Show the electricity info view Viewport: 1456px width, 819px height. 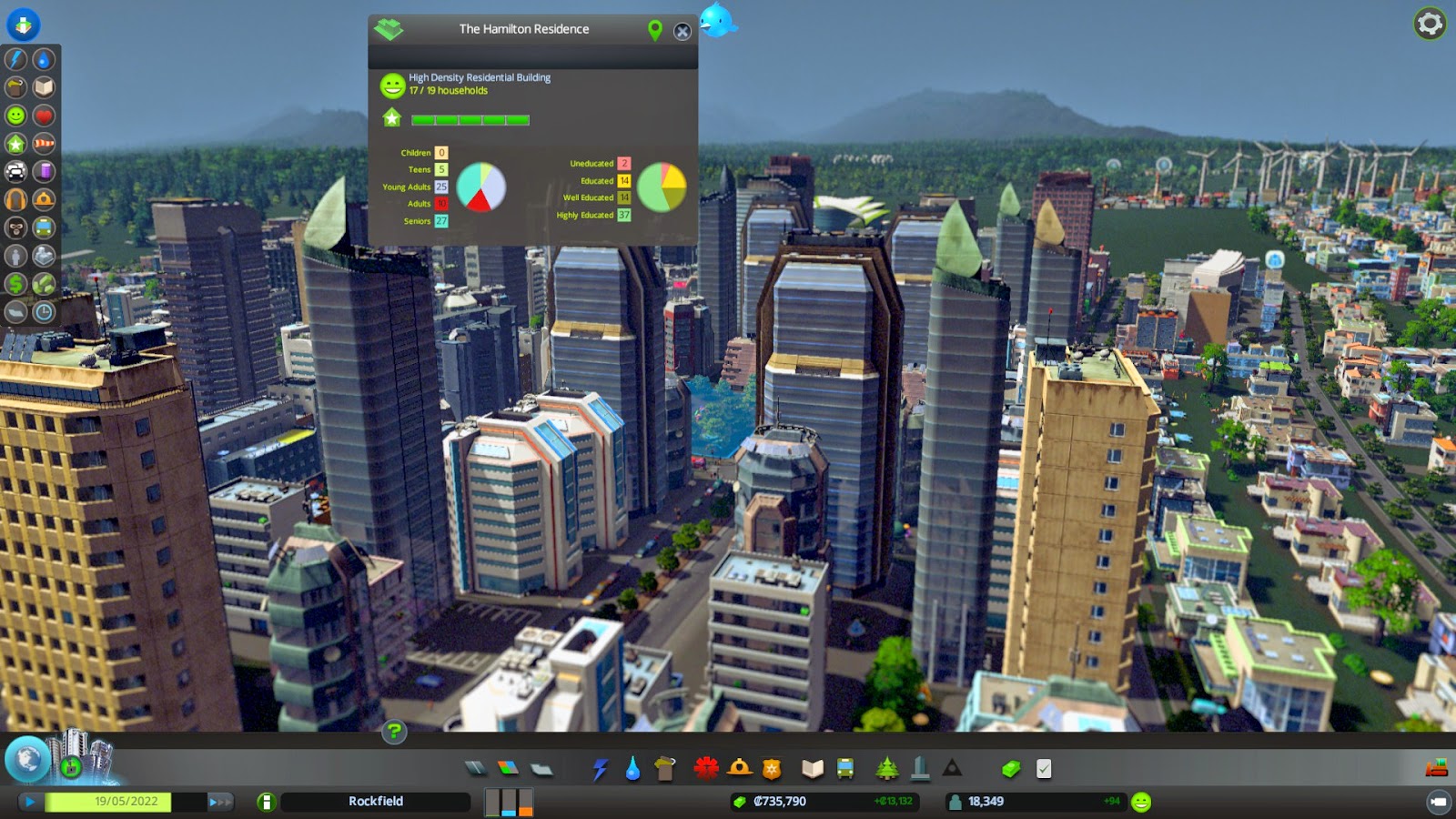pyautogui.click(x=16, y=59)
